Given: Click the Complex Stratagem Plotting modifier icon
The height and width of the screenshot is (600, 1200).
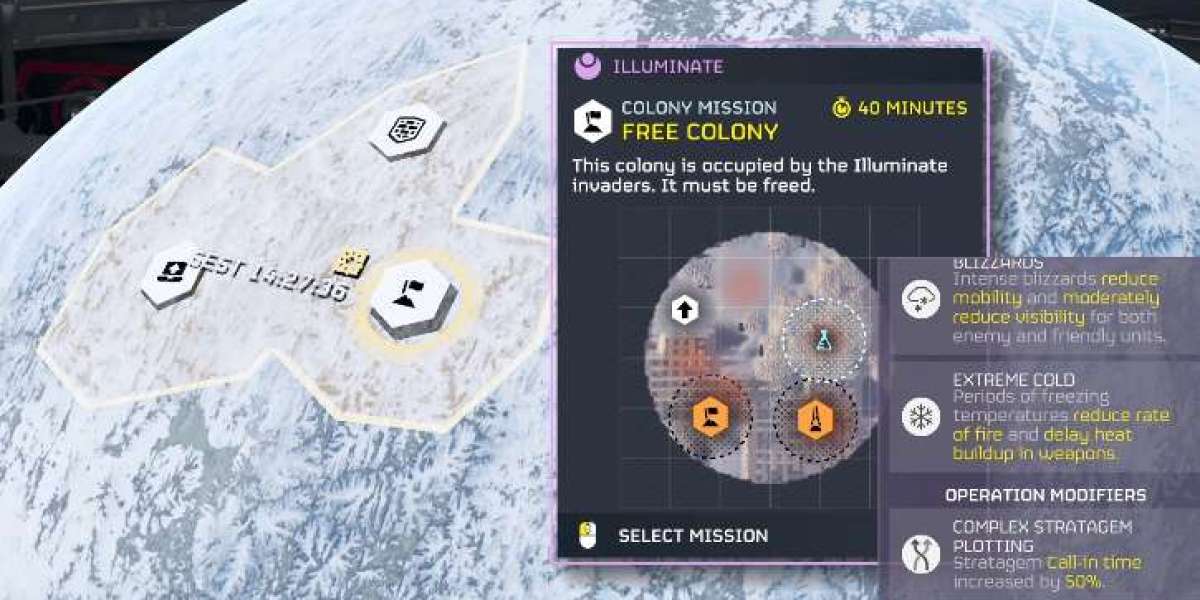Looking at the screenshot, I should [920, 553].
